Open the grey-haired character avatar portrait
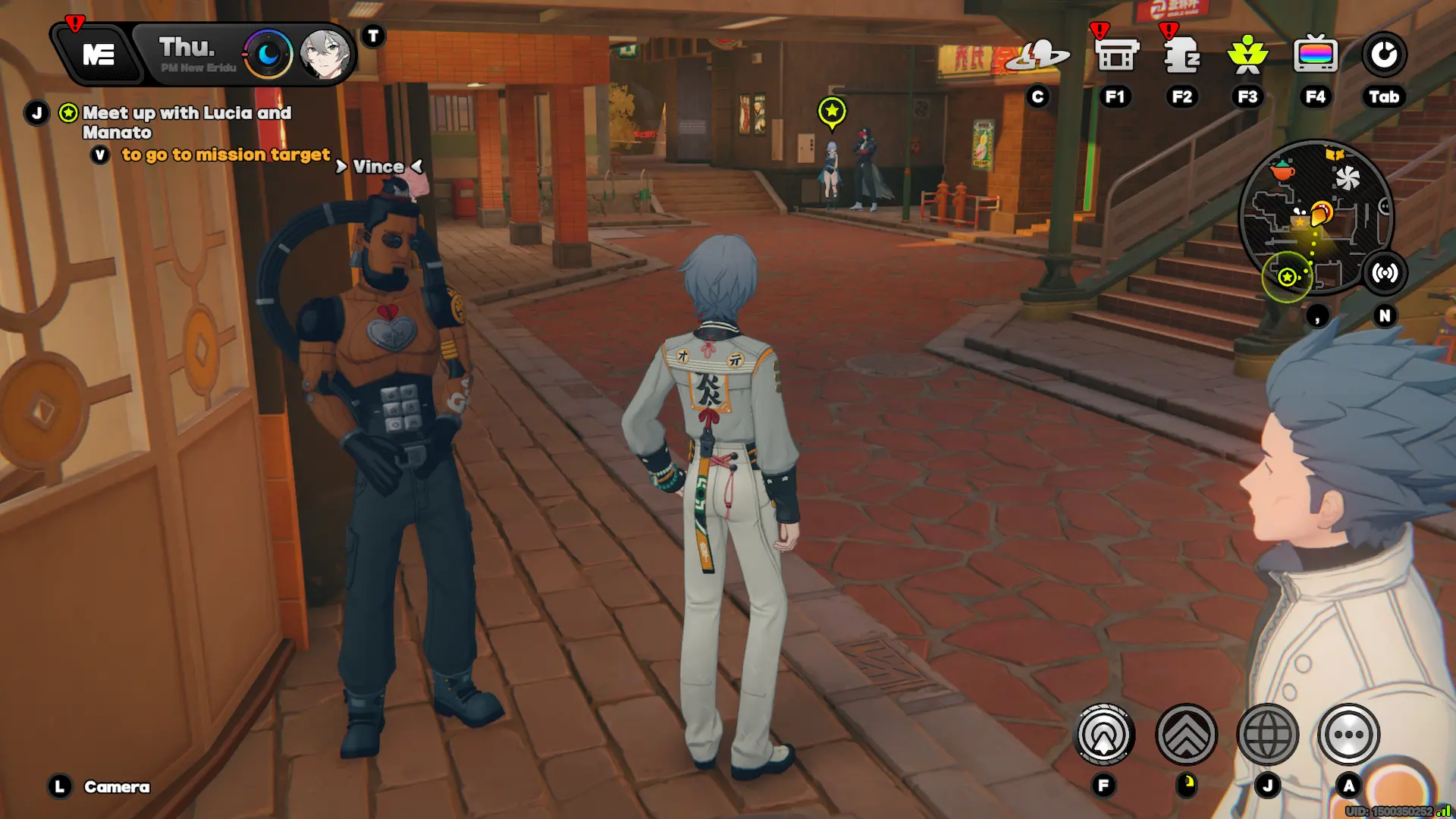Screen dimensions: 1456x819 pyautogui.click(x=325, y=55)
